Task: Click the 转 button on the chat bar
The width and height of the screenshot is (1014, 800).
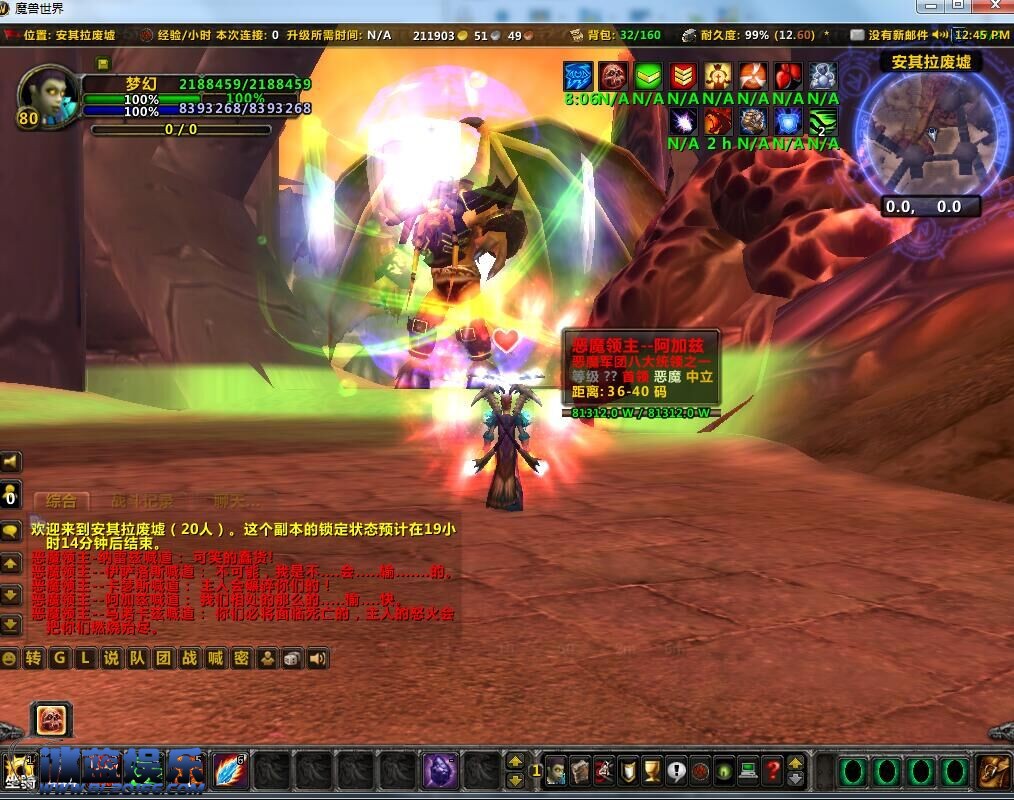Action: (x=34, y=658)
